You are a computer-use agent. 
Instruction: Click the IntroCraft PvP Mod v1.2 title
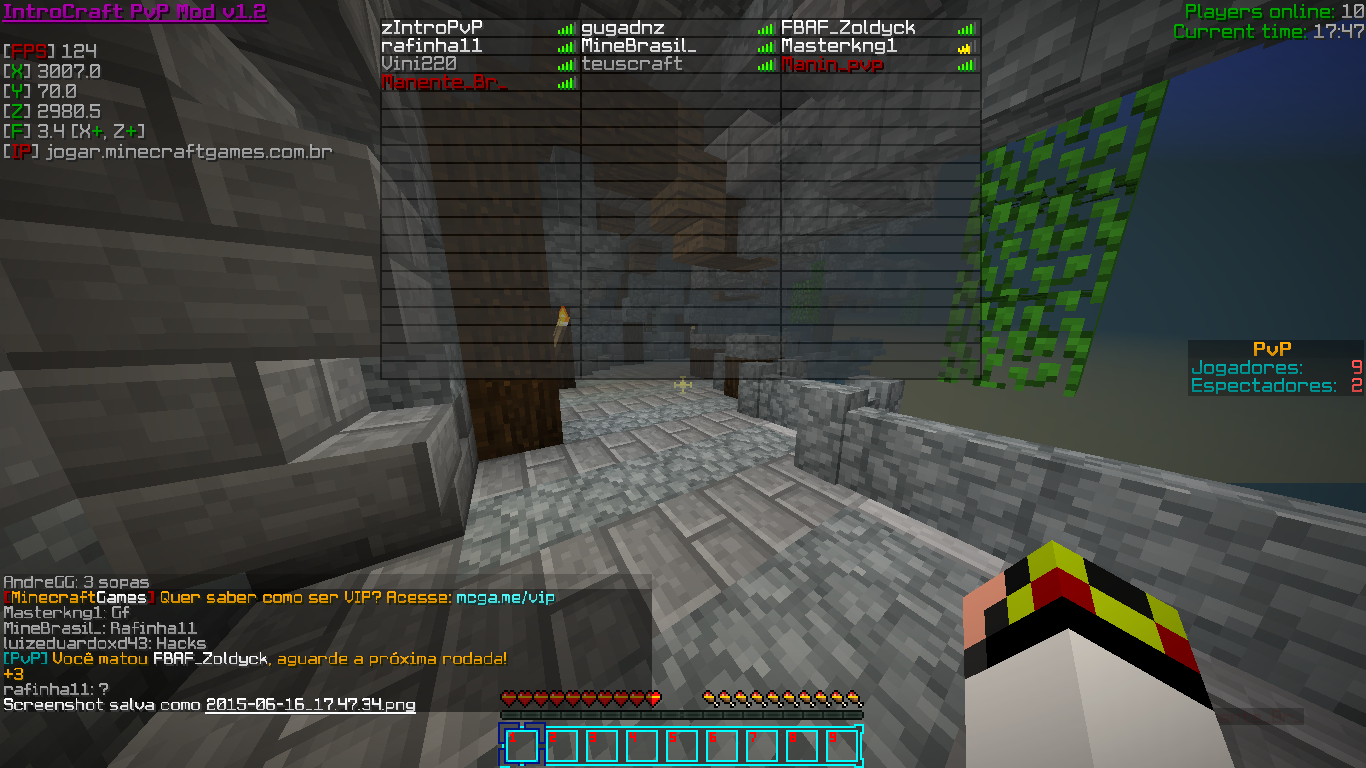pyautogui.click(x=135, y=12)
